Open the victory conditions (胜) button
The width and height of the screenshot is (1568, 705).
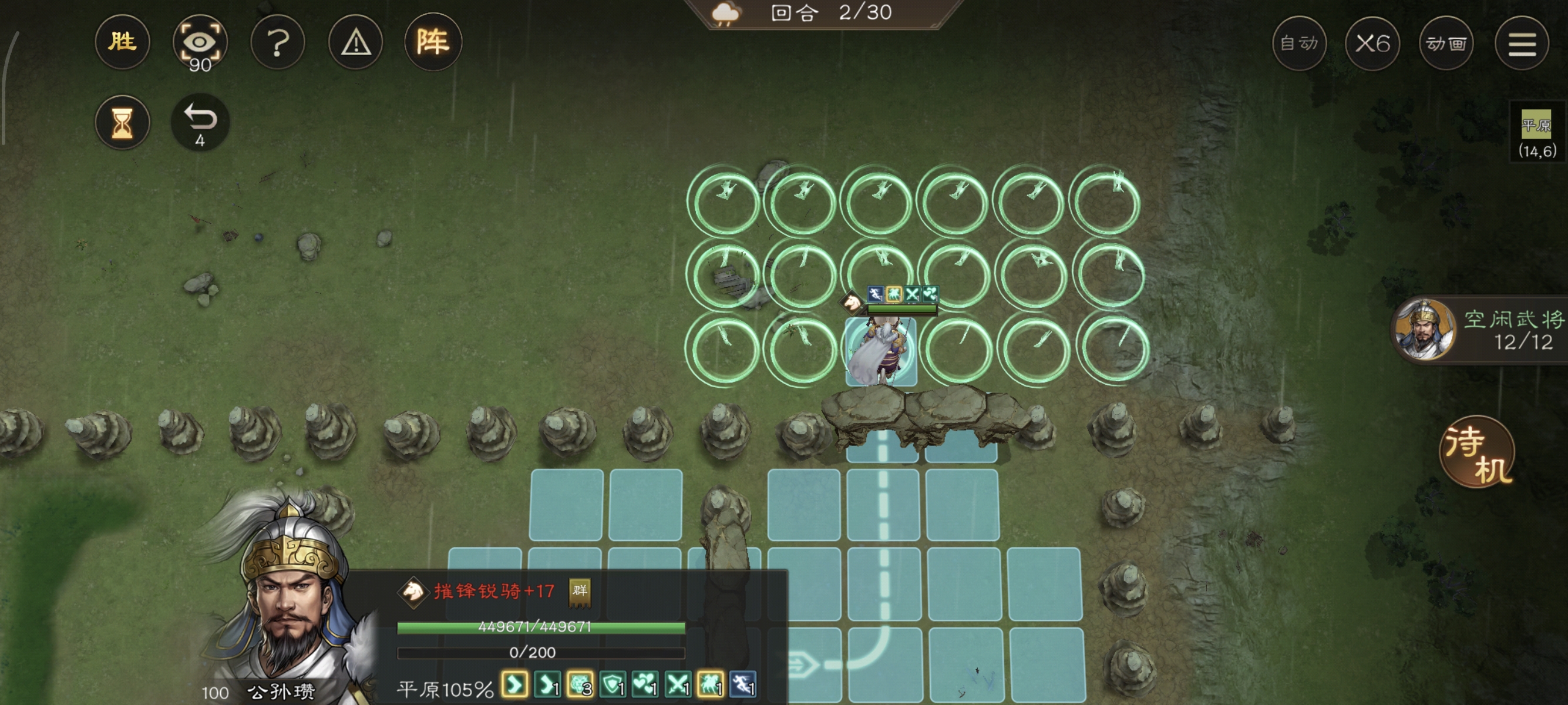[x=122, y=42]
